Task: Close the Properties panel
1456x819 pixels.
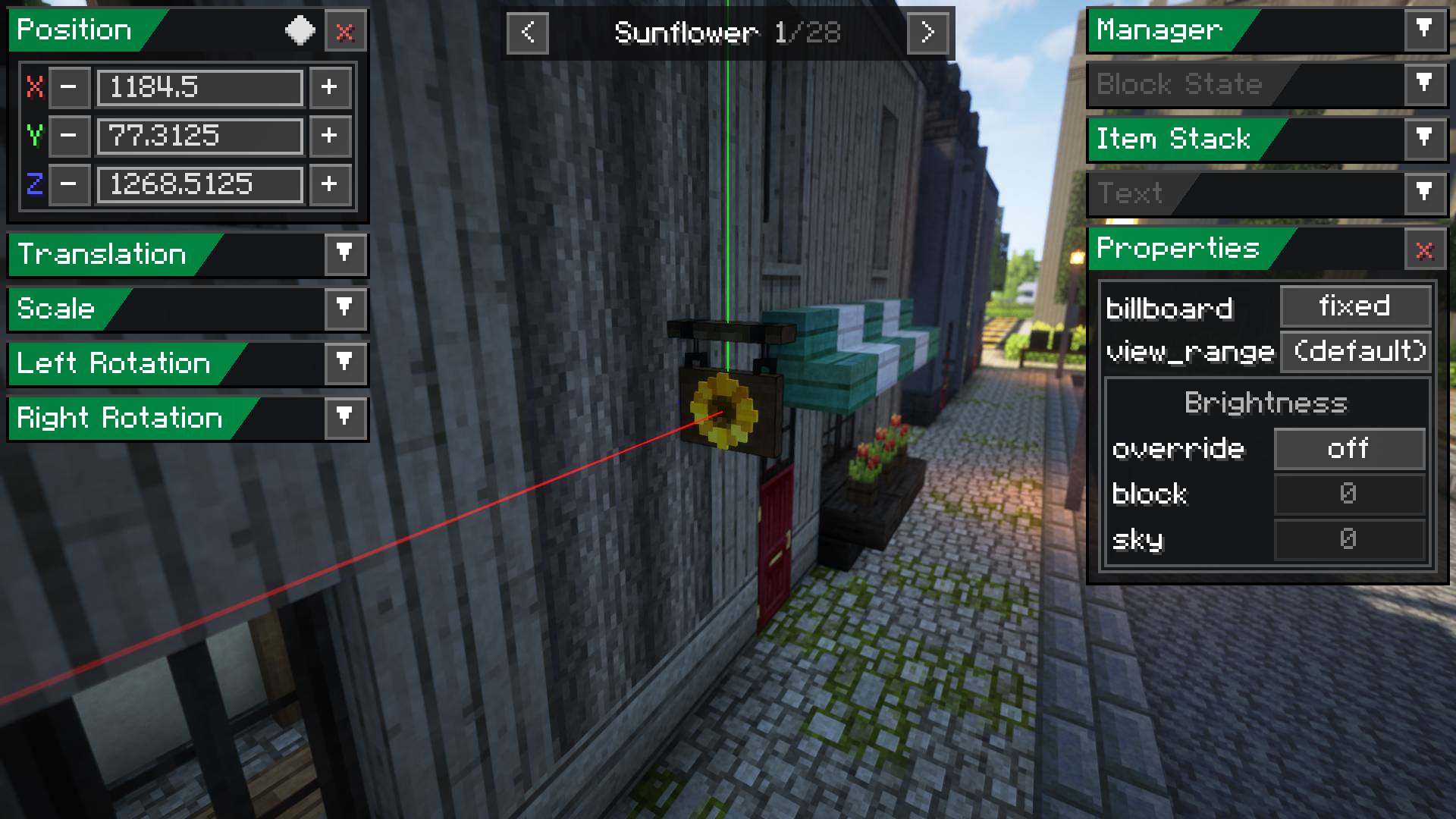Action: (1424, 251)
